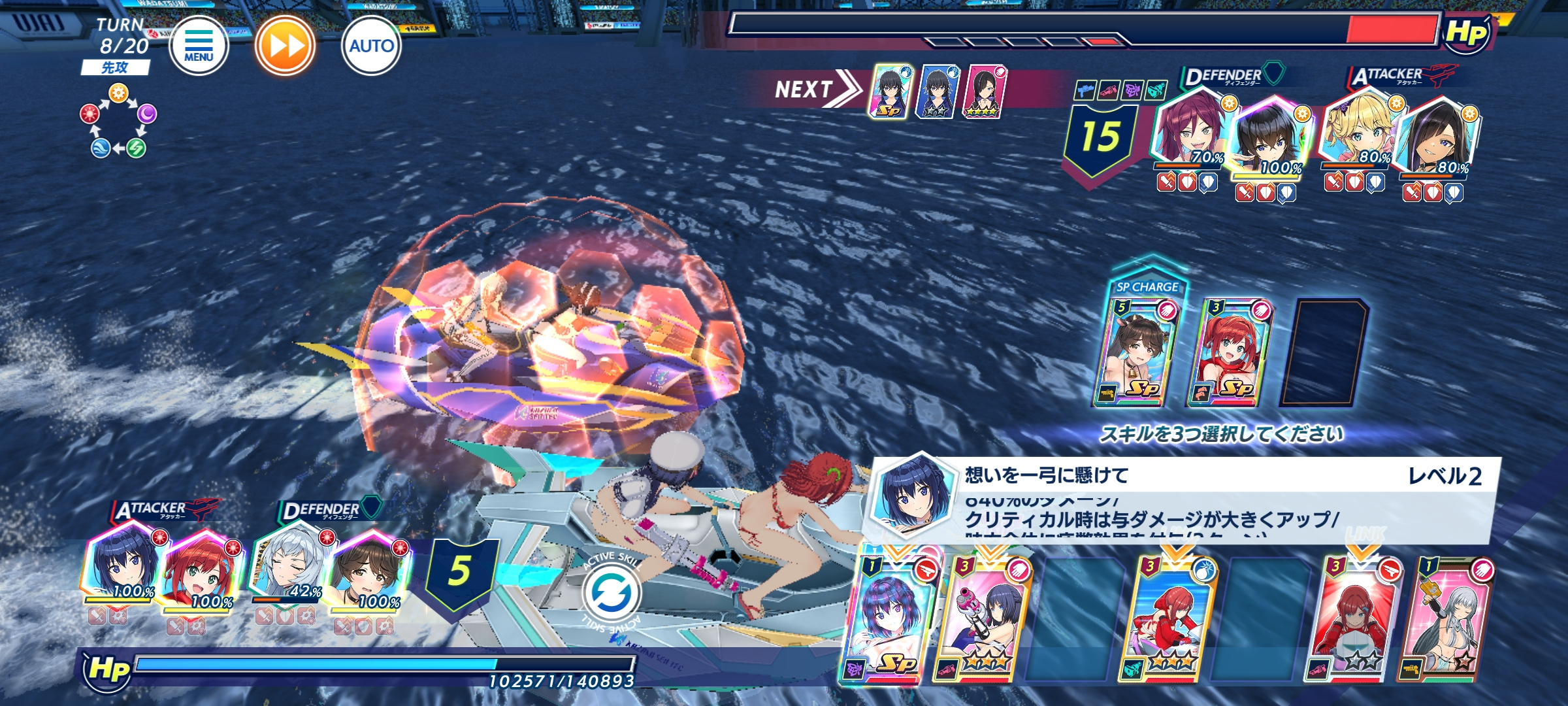The height and width of the screenshot is (706, 1568).
Task: Pick the three-star red-hooded jet ski card
Action: [x=1169, y=618]
